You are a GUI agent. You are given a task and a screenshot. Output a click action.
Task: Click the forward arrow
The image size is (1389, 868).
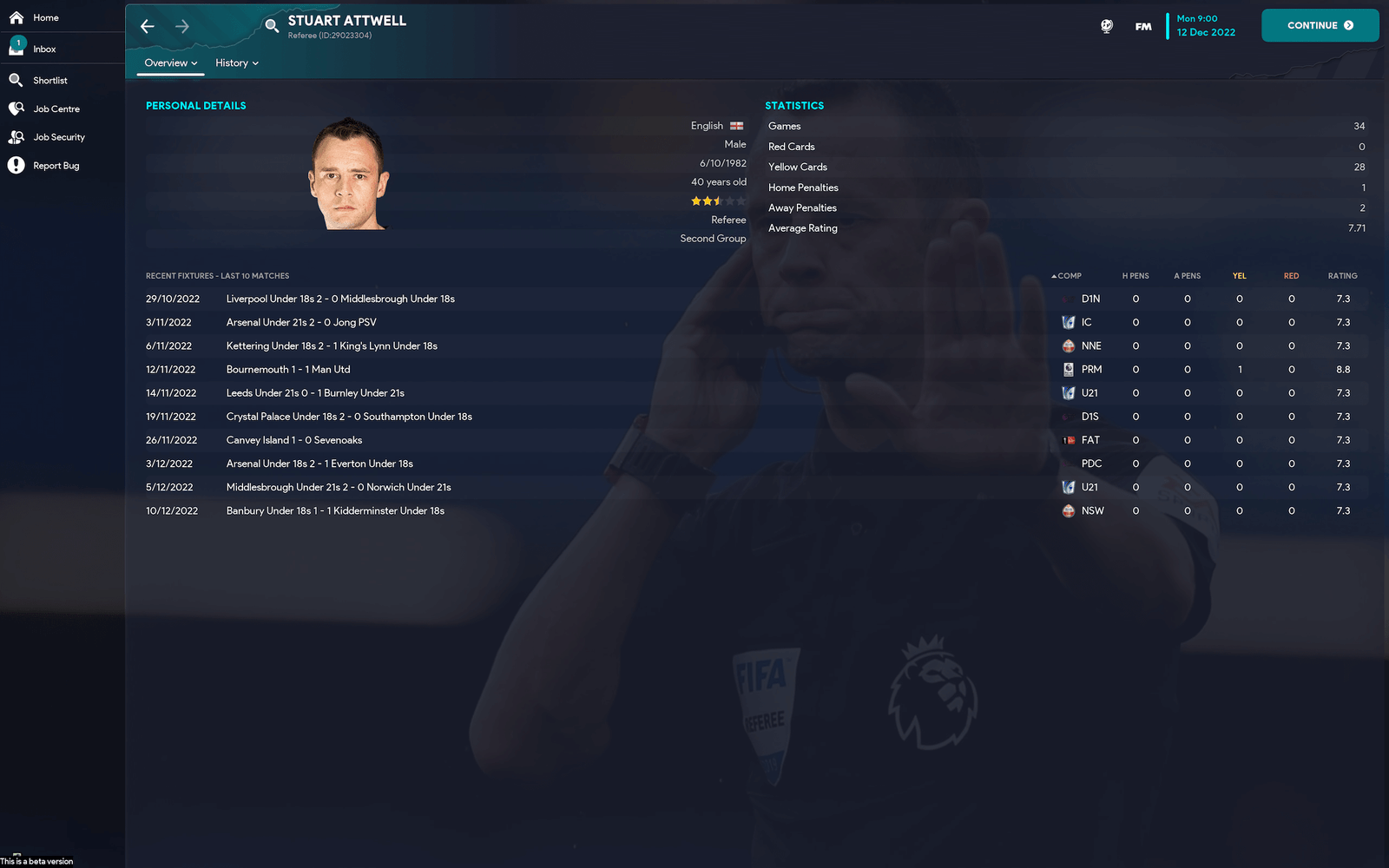pos(182,26)
